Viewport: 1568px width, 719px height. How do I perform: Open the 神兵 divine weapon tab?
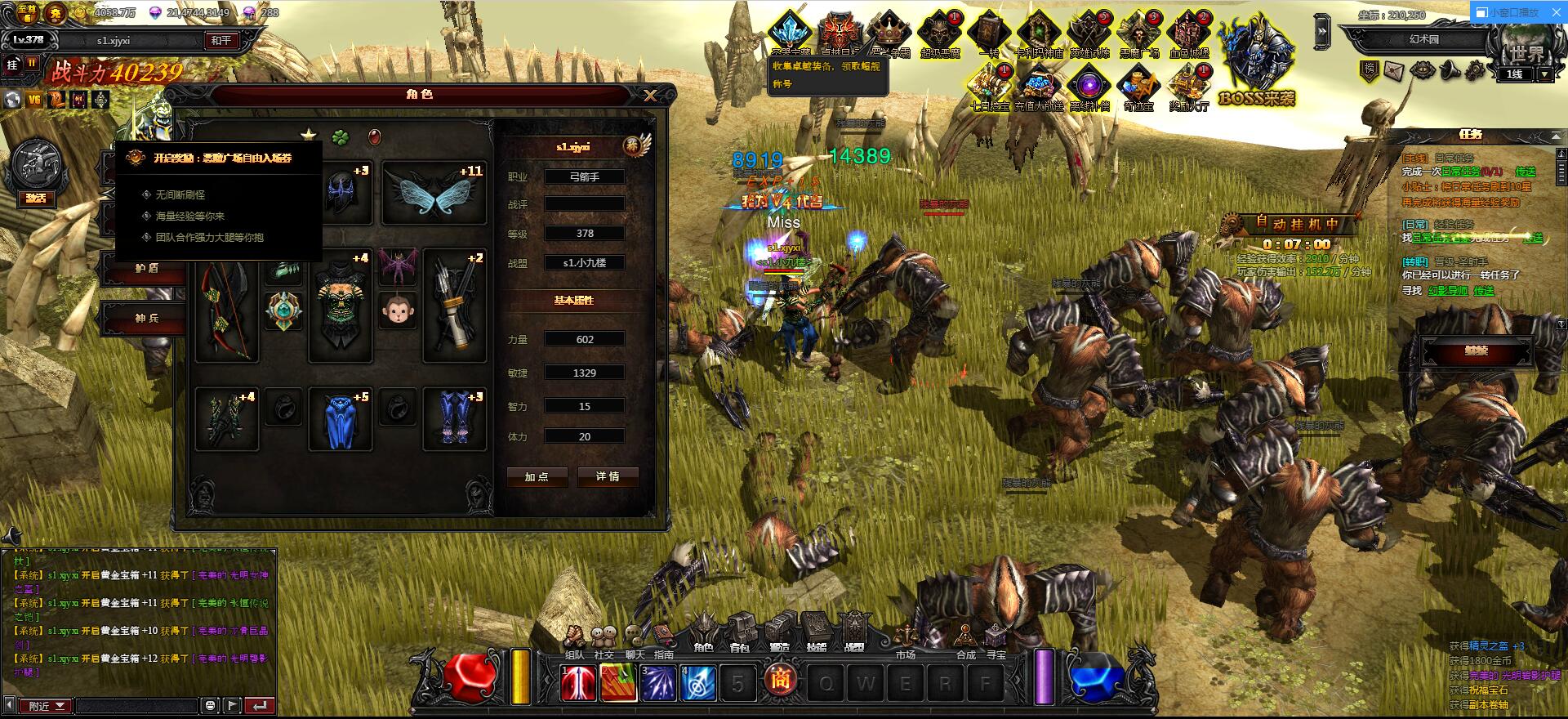[x=147, y=318]
